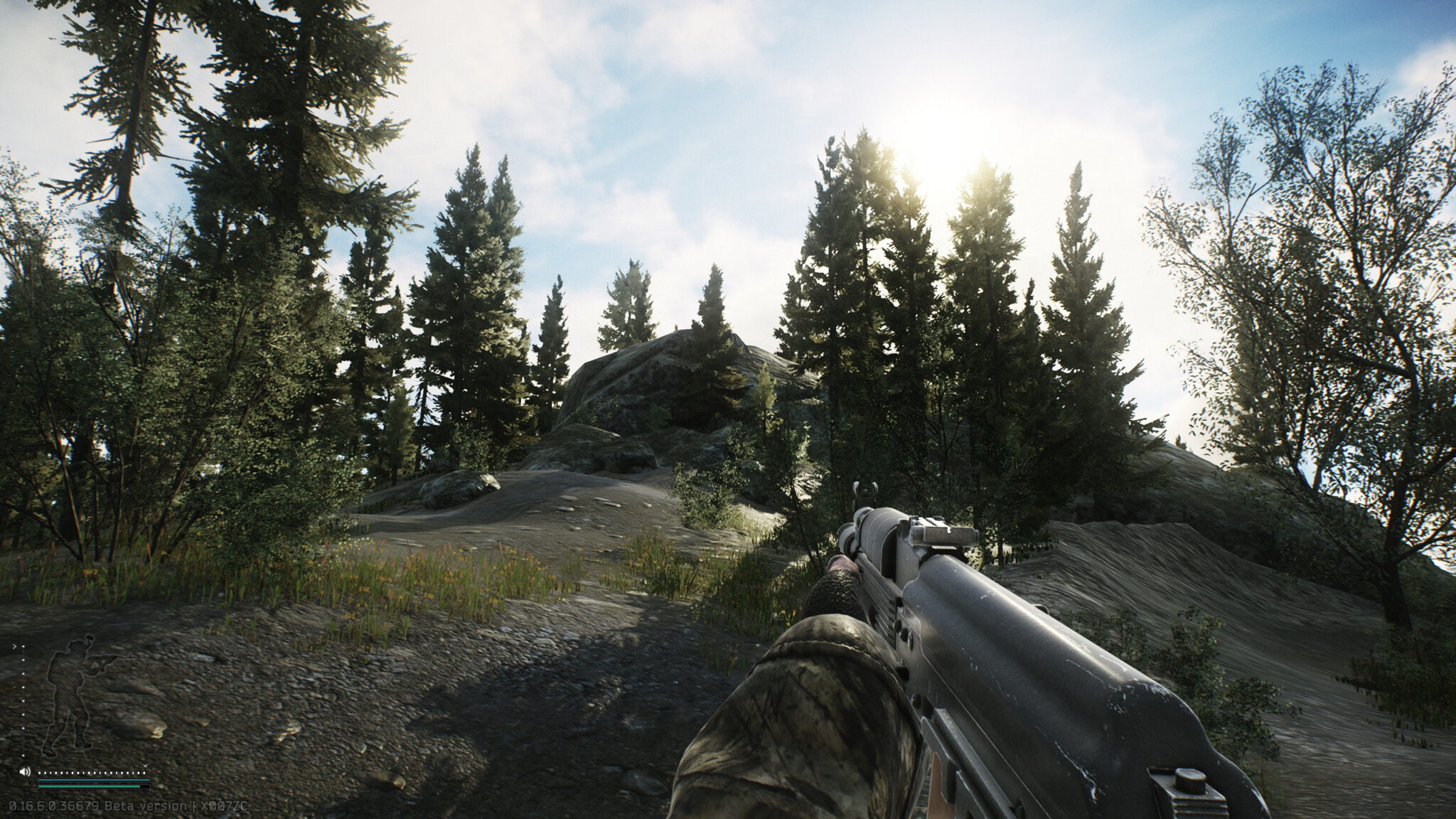1456x819 pixels.
Task: Click the version text 0.16.6.0.36679
Action: click(x=54, y=806)
